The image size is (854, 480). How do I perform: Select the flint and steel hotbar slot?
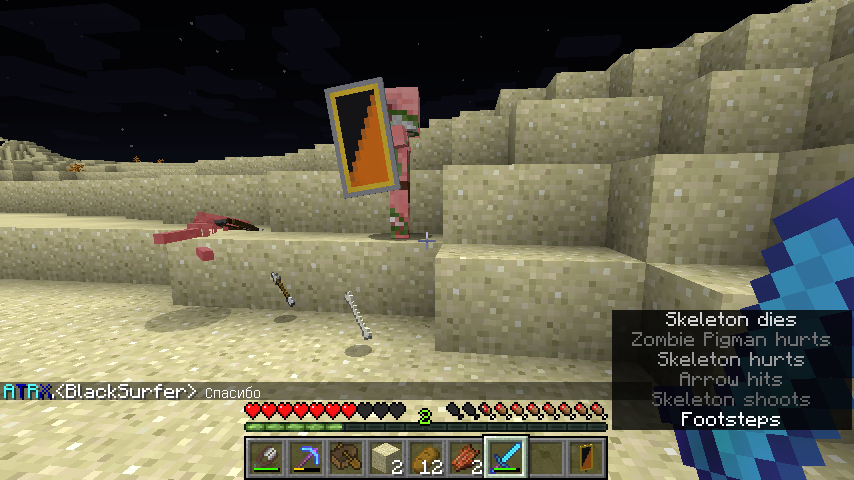tap(265, 457)
